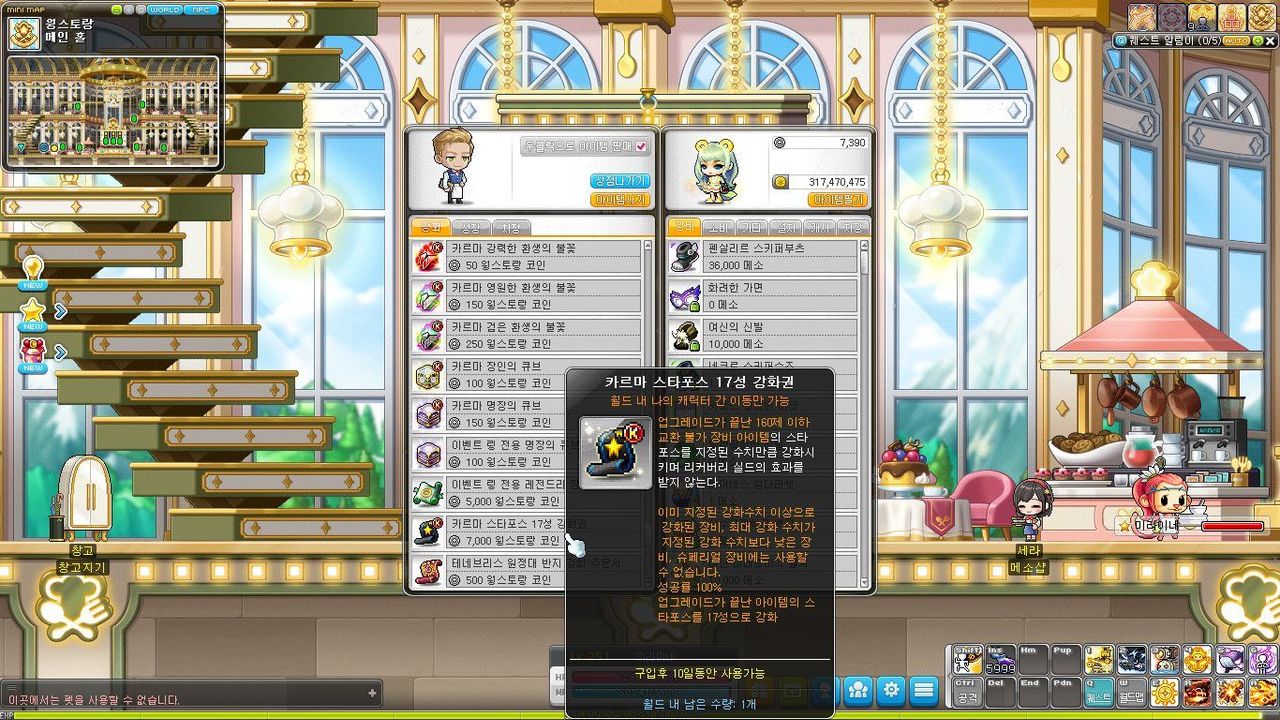
Task: Click the 아이템팔기 (sell item) button
Action: click(836, 200)
